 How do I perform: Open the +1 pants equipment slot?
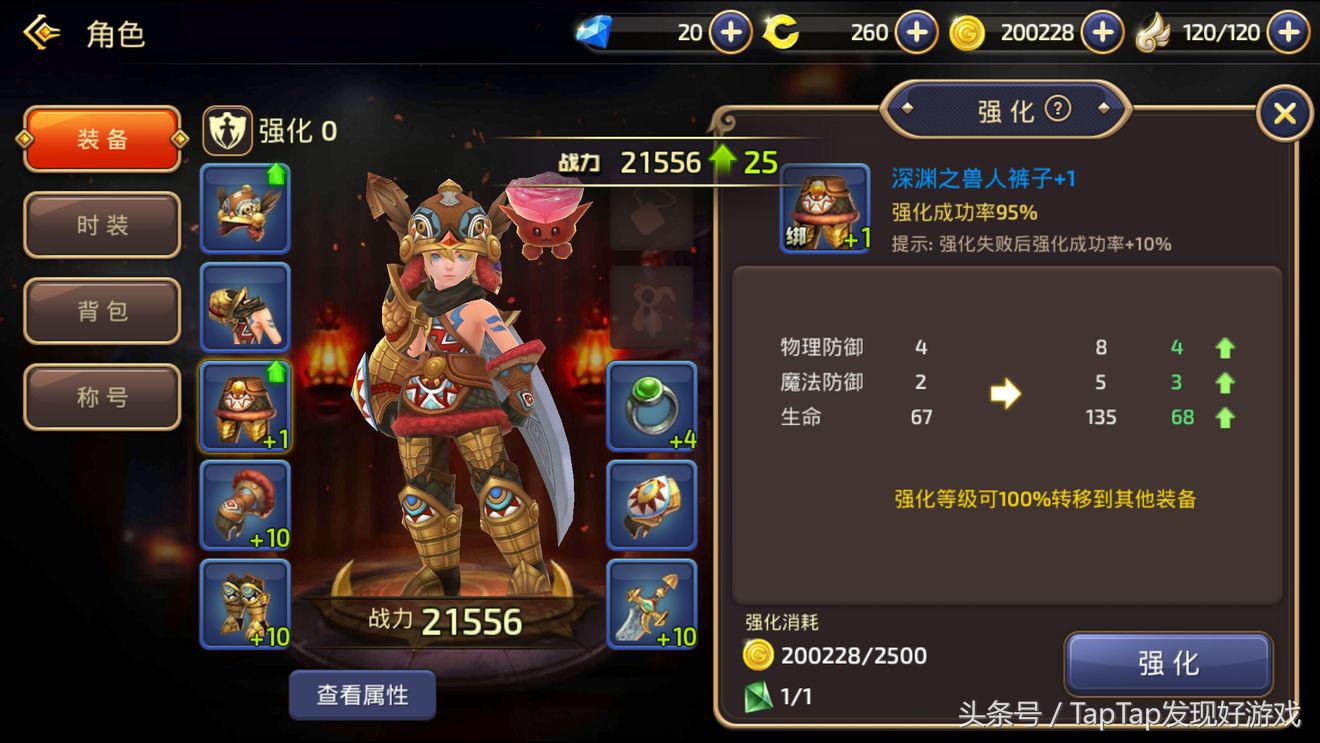(244, 405)
